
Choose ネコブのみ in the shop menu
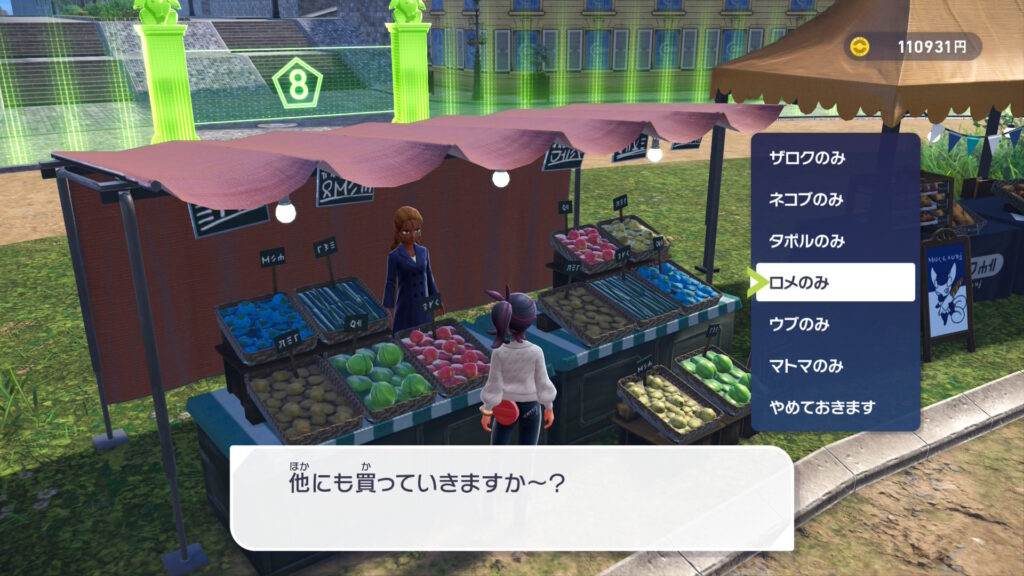click(x=807, y=199)
